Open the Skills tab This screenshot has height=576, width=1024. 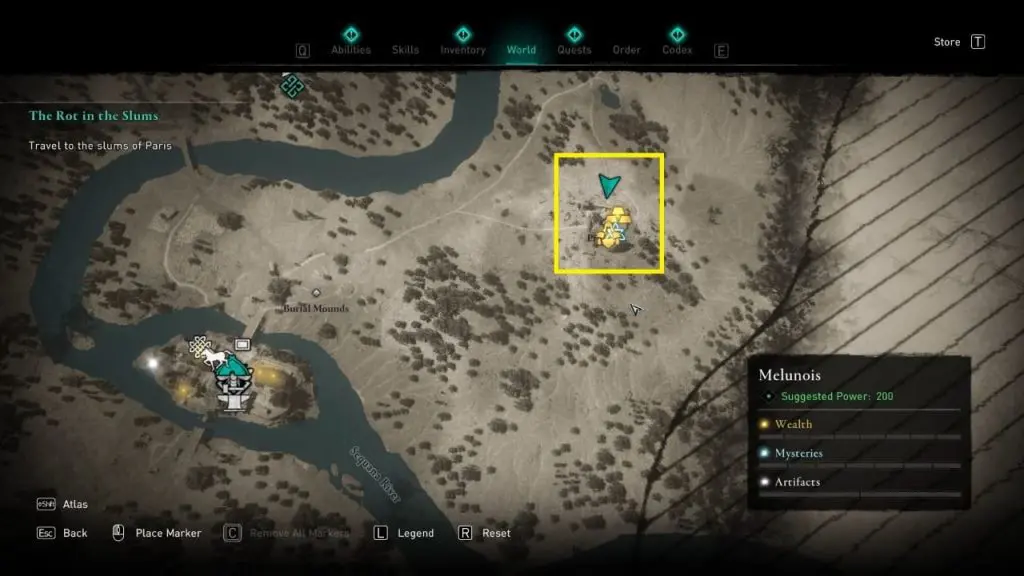point(405,49)
